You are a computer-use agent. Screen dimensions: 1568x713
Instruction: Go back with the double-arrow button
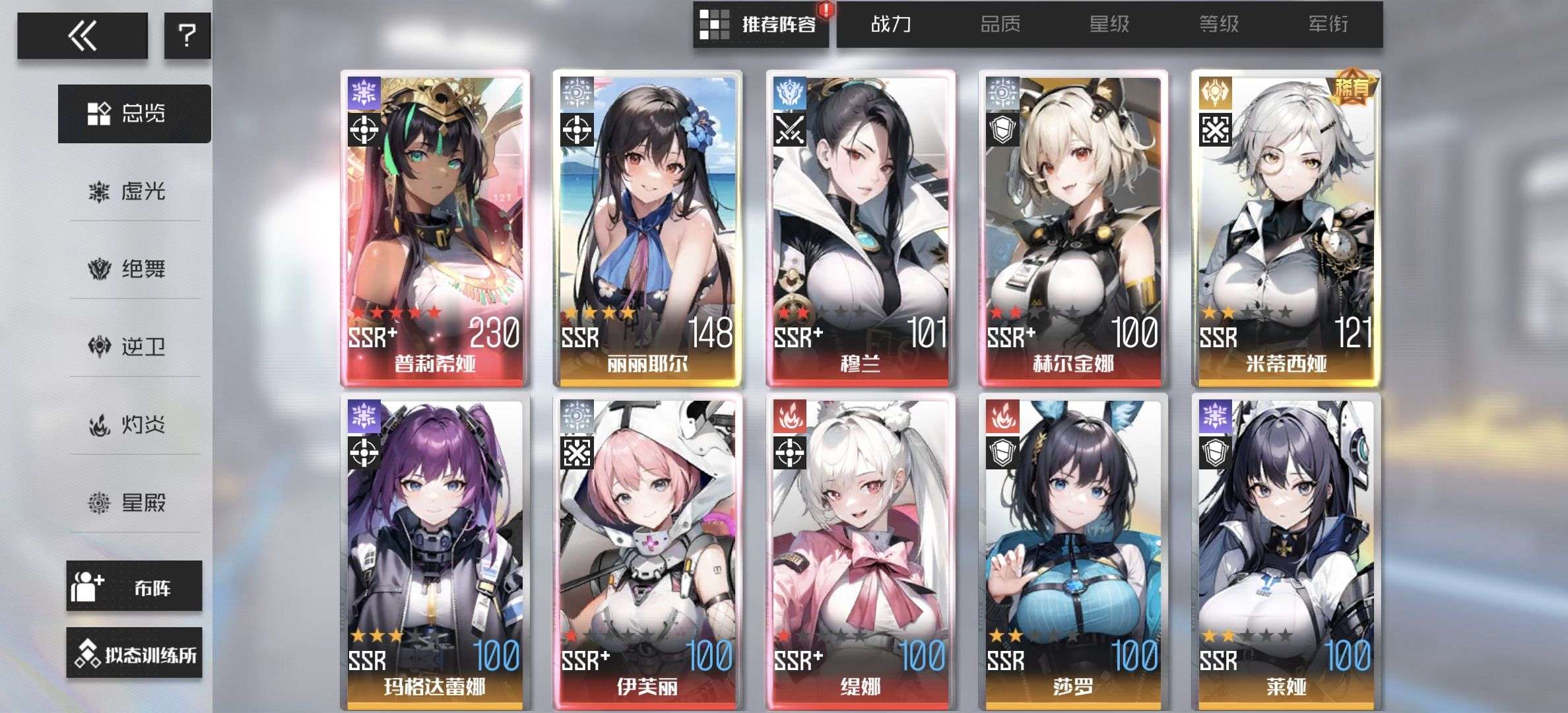(82, 36)
